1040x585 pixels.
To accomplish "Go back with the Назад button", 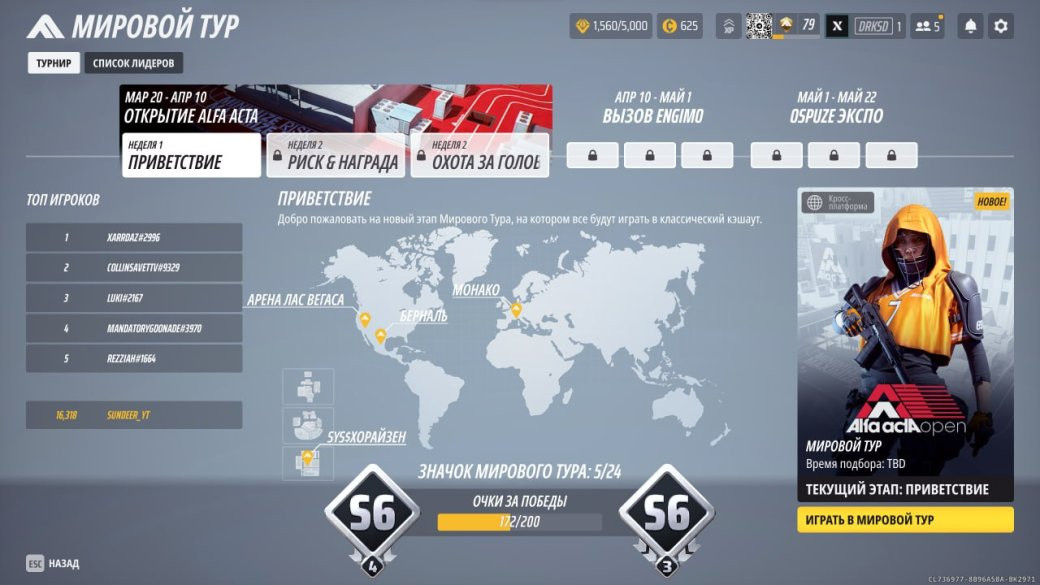I will click(x=54, y=563).
